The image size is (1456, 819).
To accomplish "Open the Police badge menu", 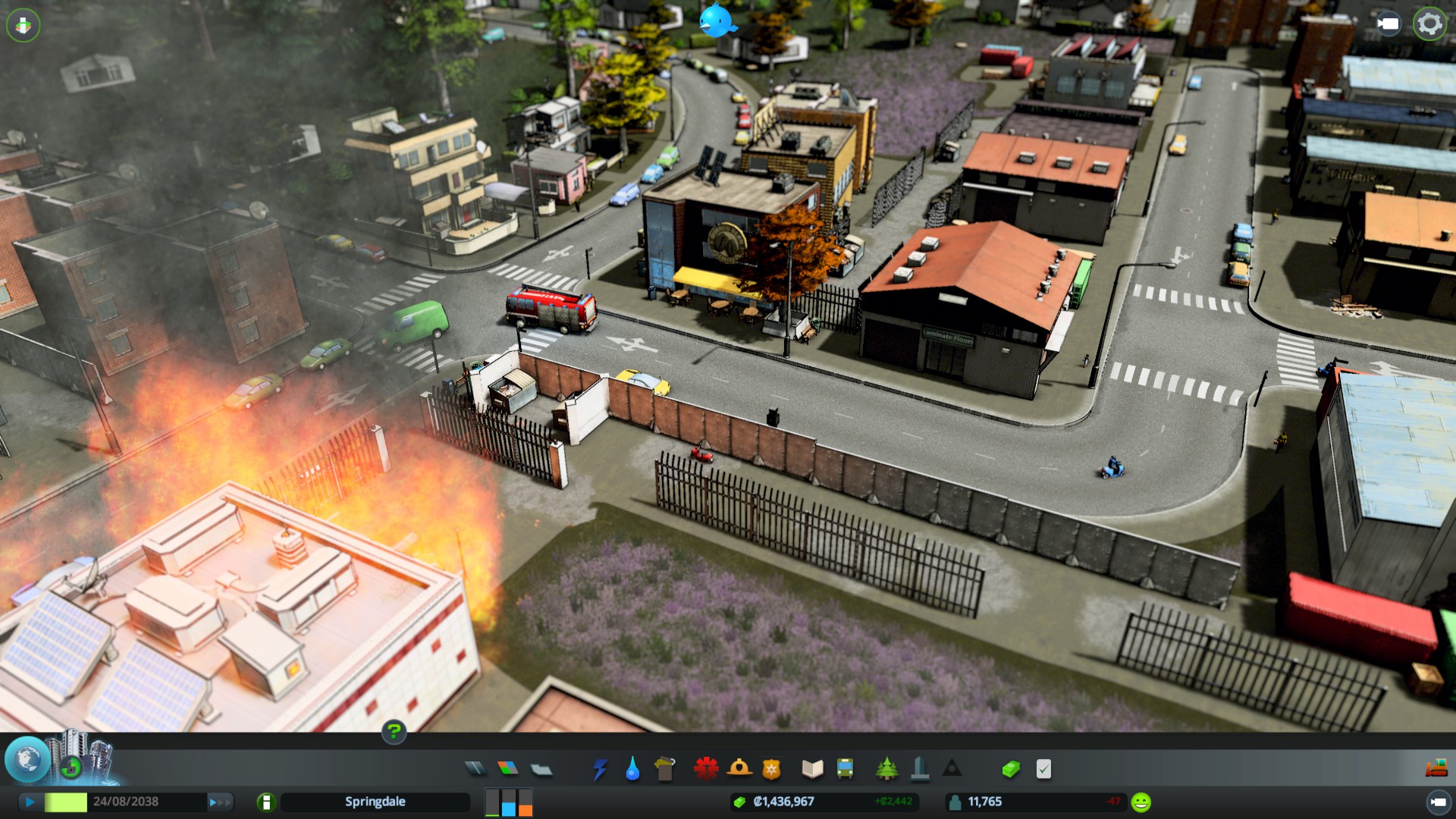I will tap(771, 770).
